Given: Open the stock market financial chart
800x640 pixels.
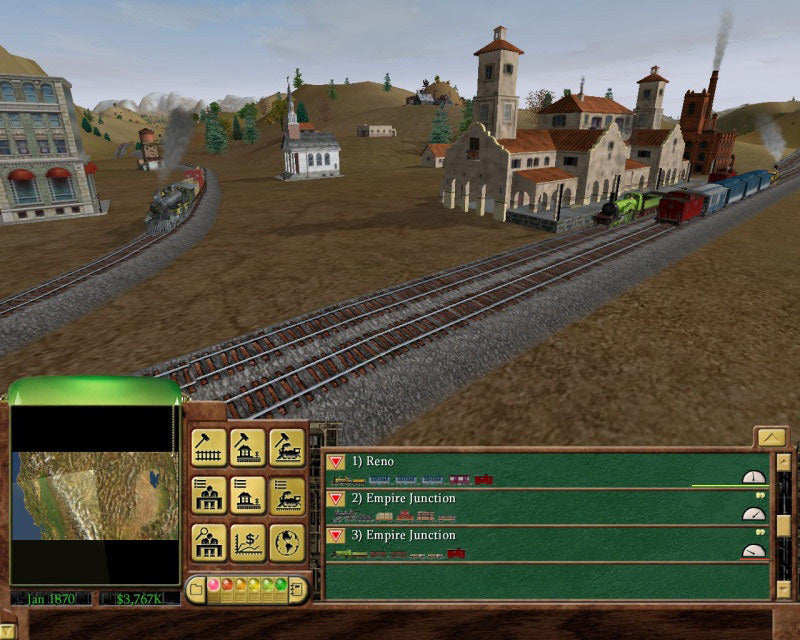Looking at the screenshot, I should [x=248, y=542].
